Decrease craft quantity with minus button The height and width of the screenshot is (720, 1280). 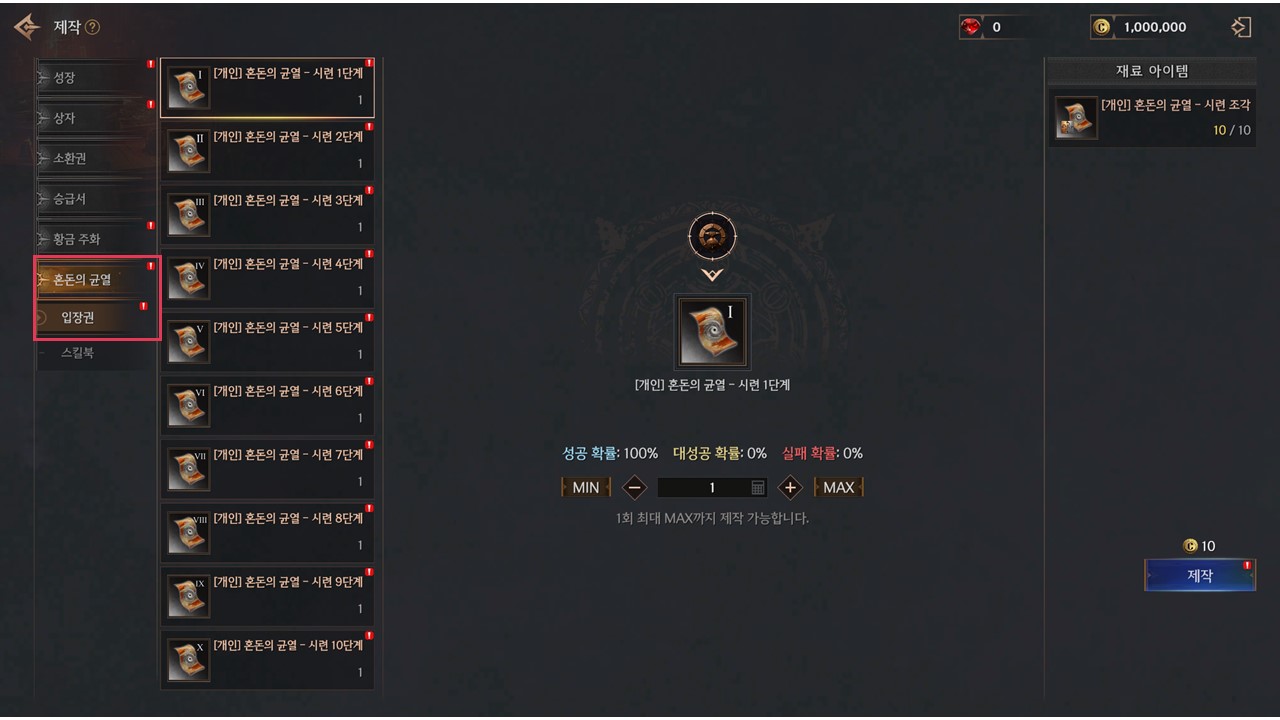634,487
